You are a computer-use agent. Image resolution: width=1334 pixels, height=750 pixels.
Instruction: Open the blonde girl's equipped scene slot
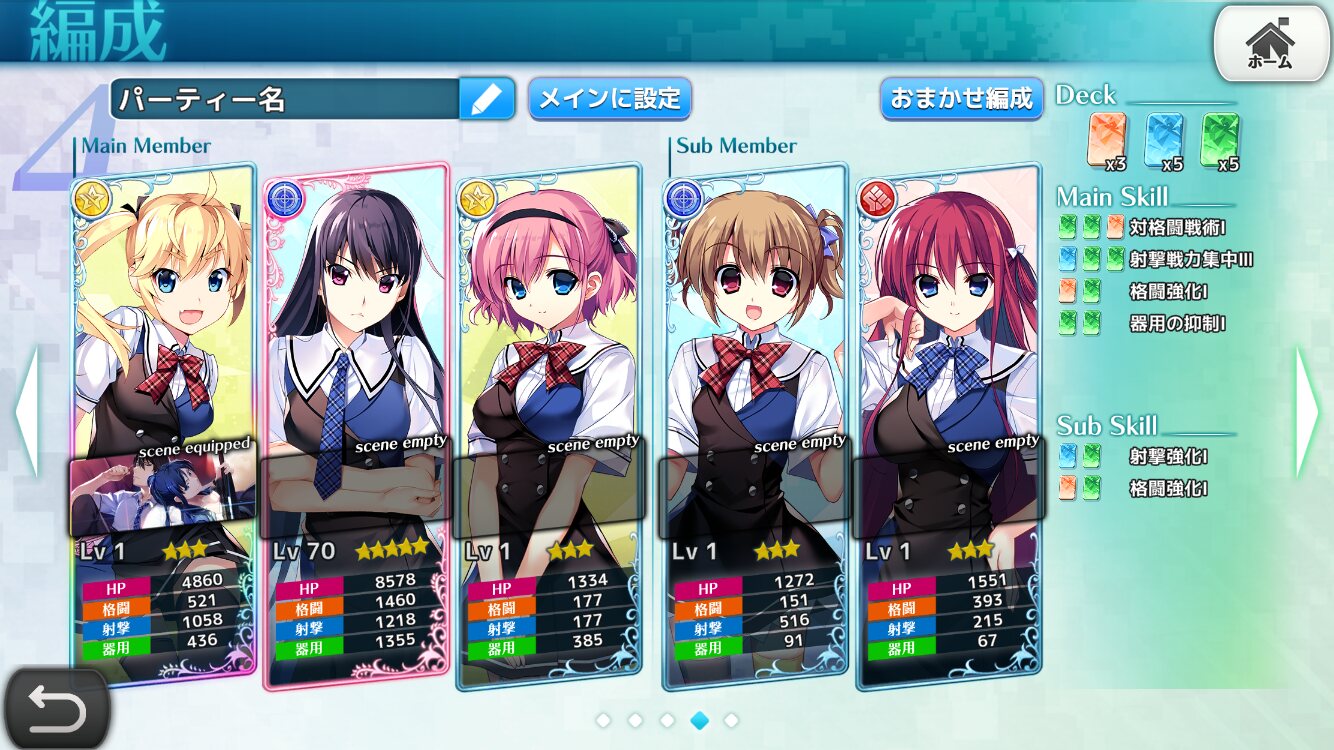[163, 493]
